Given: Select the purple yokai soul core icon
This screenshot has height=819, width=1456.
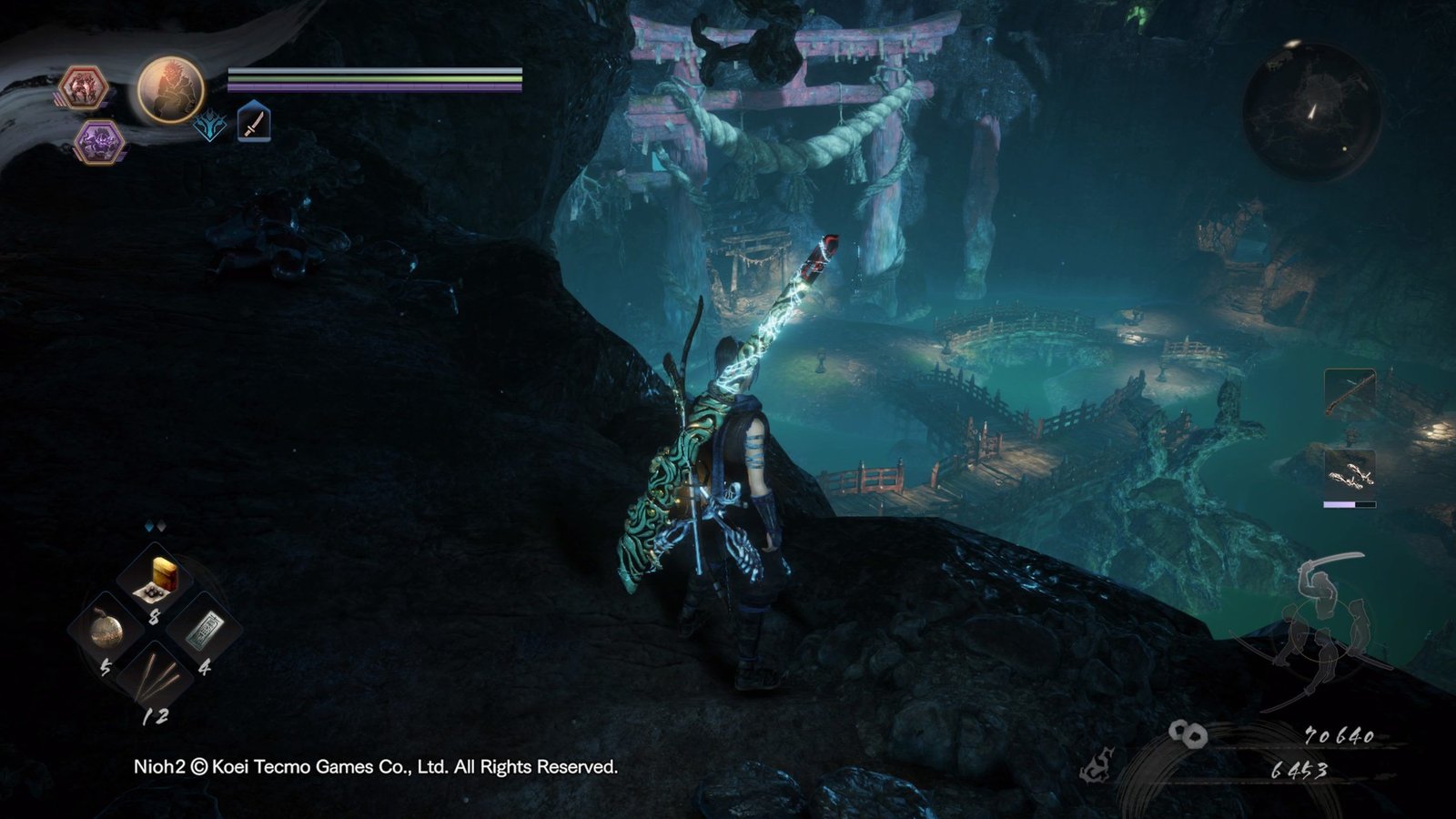Looking at the screenshot, I should point(98,142).
